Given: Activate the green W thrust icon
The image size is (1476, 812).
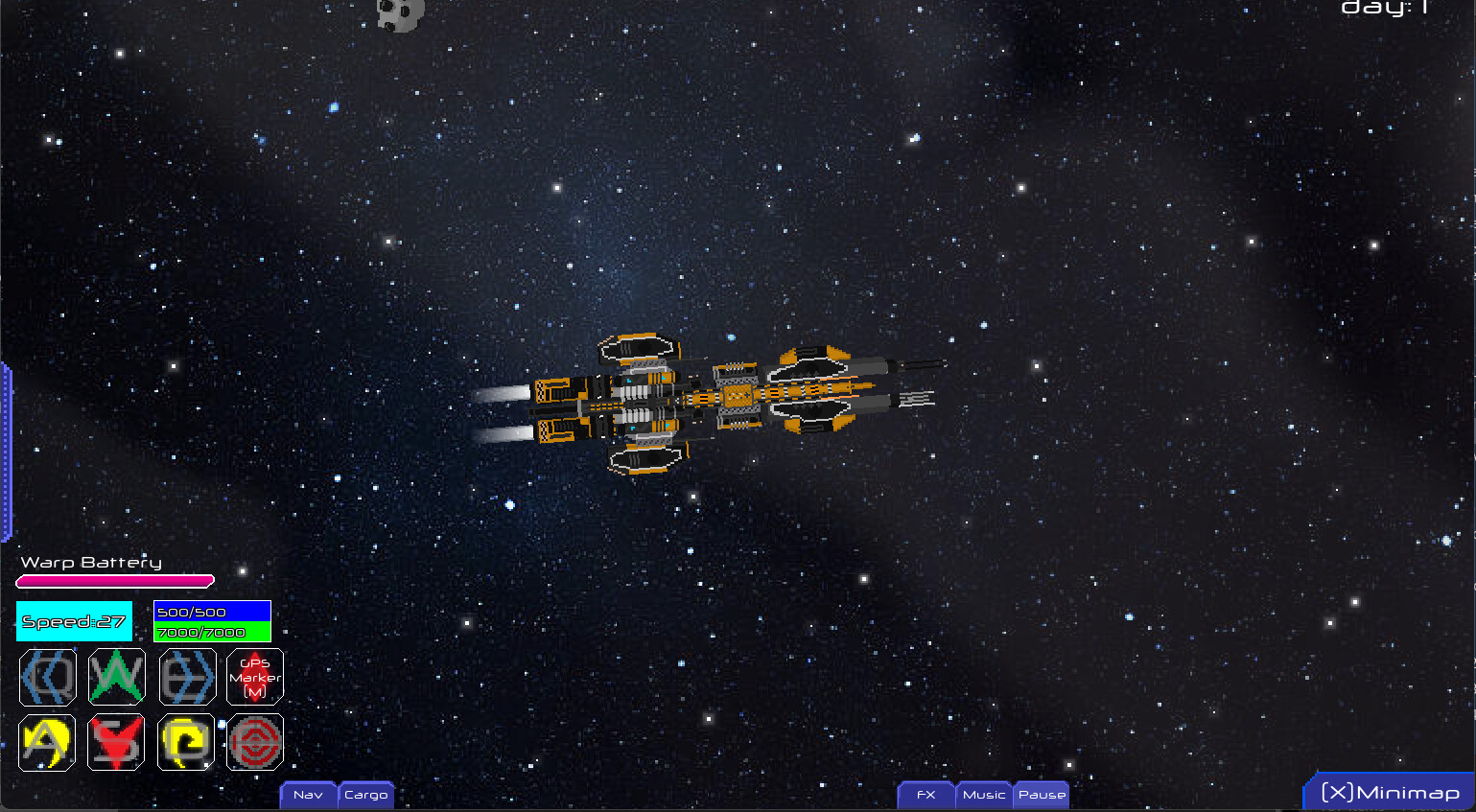Looking at the screenshot, I should (x=116, y=677).
